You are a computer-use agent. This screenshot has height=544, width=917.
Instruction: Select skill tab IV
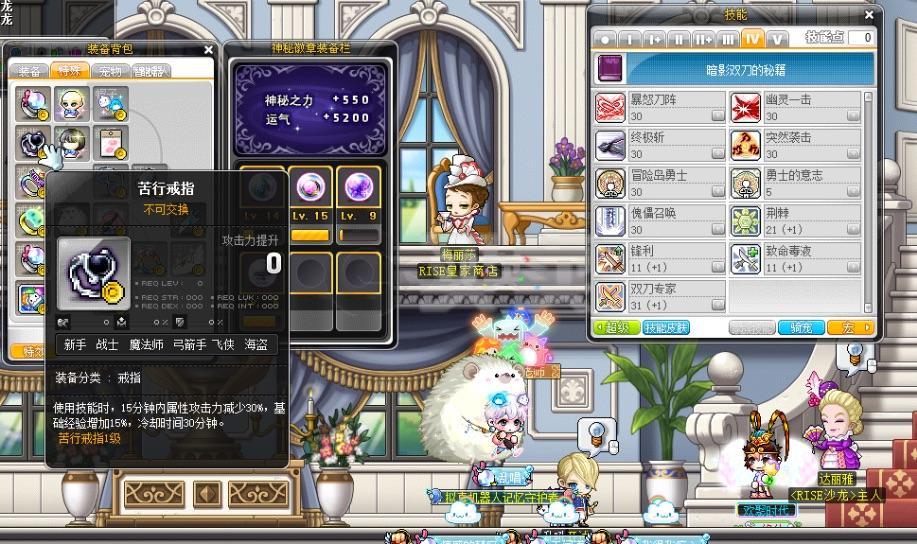(753, 38)
